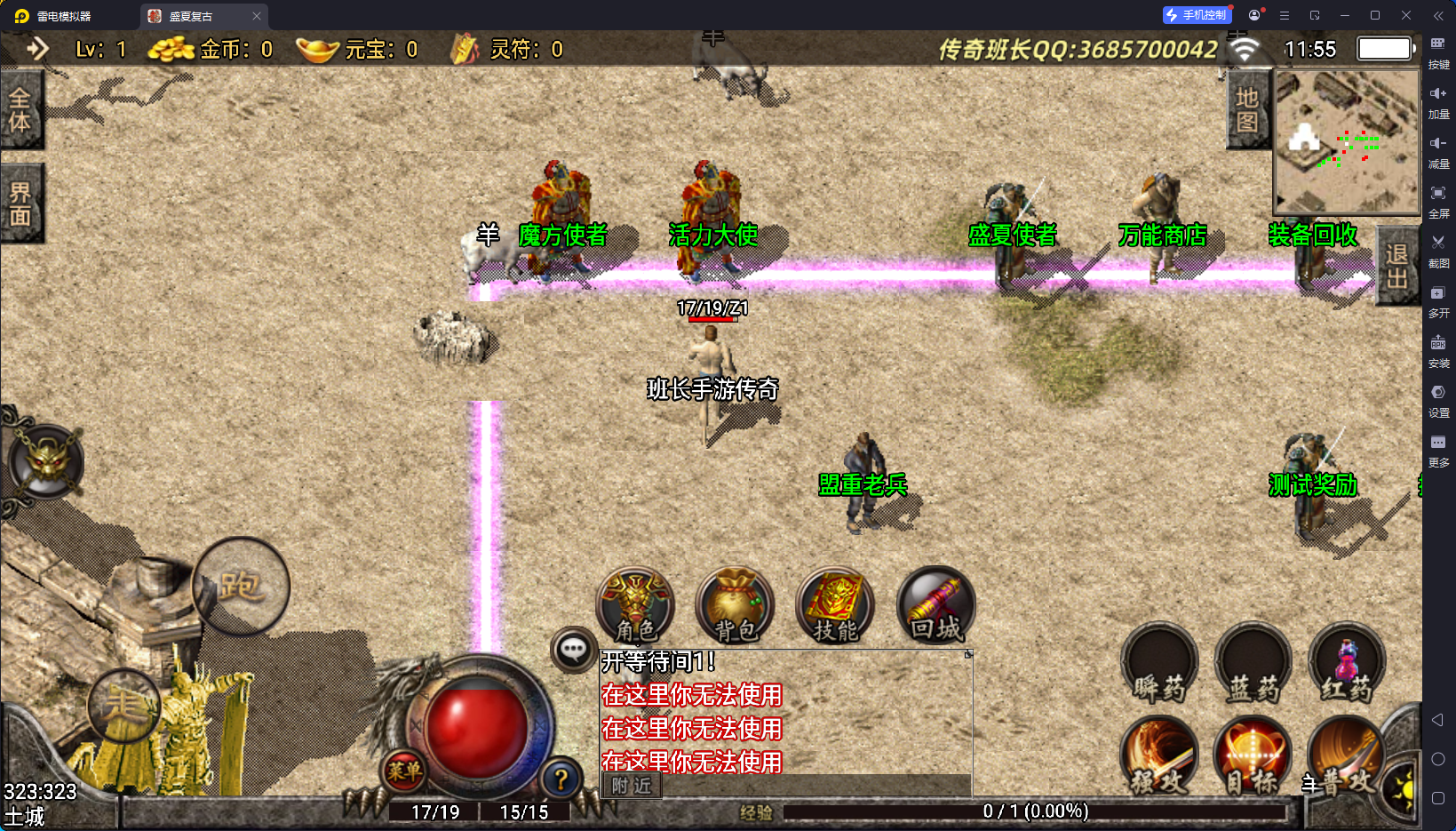The image size is (1456, 831).
Task: Click the emulator 全屏 fullscreen button
Action: 1438,200
